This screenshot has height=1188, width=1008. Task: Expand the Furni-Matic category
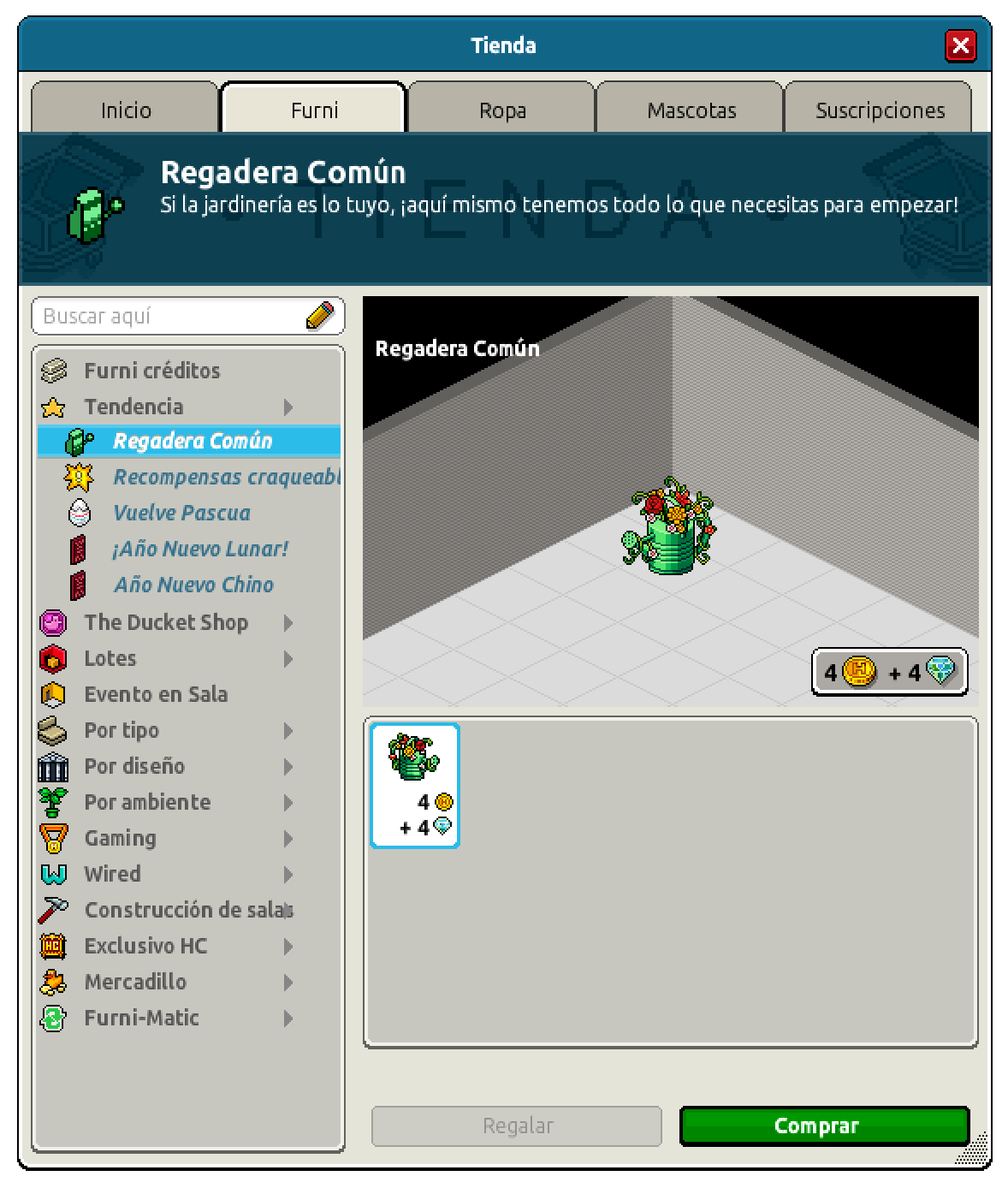141,1018
